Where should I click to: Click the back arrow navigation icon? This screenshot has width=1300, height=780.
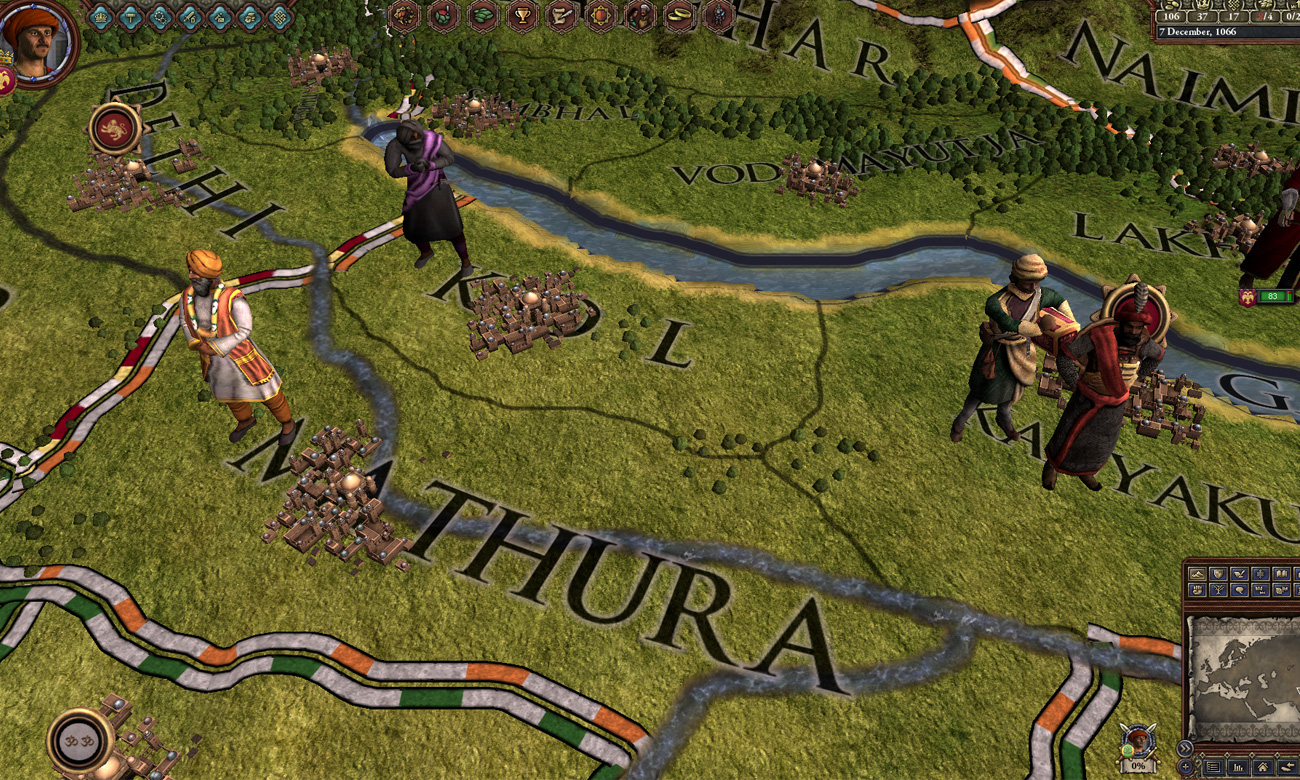click(1287, 765)
